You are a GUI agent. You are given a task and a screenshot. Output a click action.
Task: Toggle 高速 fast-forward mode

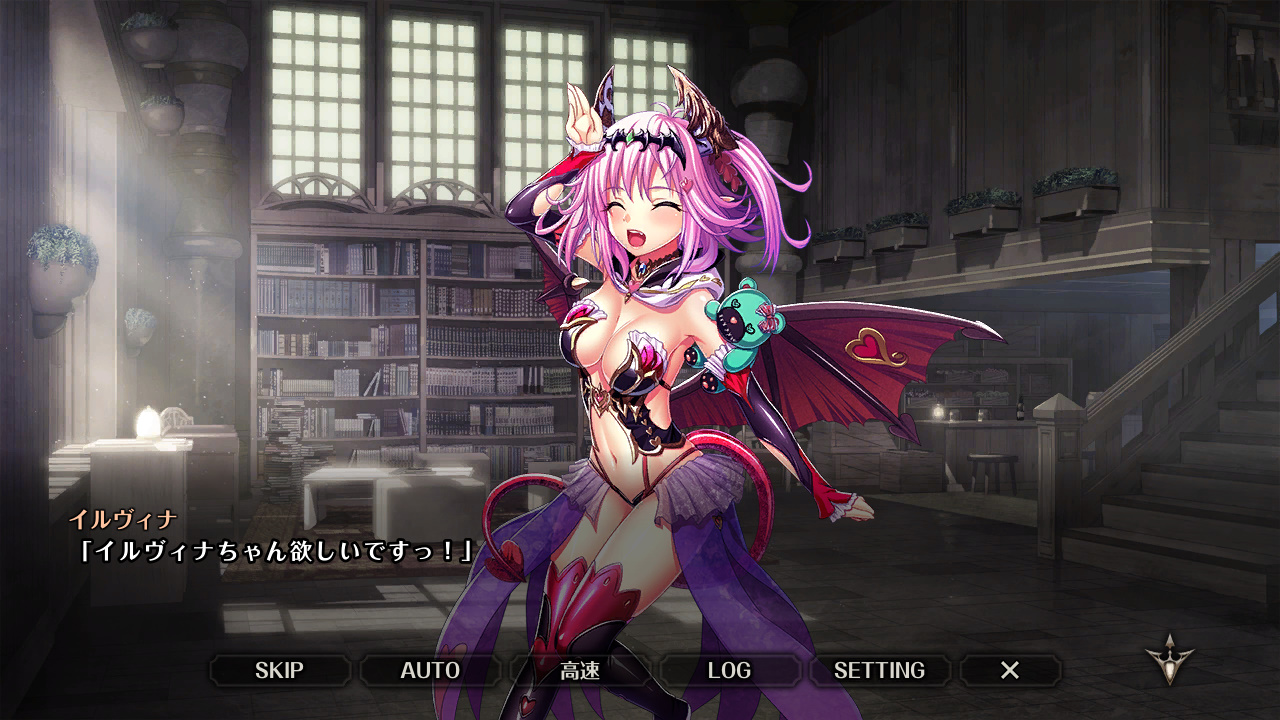point(580,670)
